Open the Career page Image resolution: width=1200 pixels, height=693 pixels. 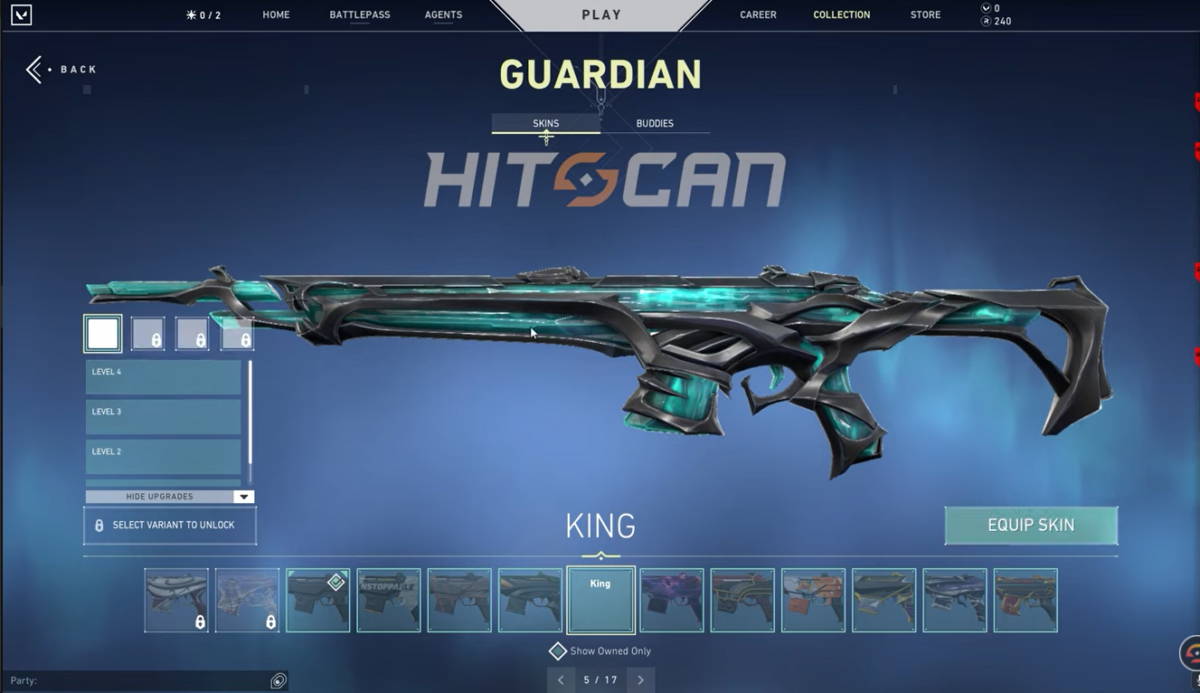tap(758, 15)
